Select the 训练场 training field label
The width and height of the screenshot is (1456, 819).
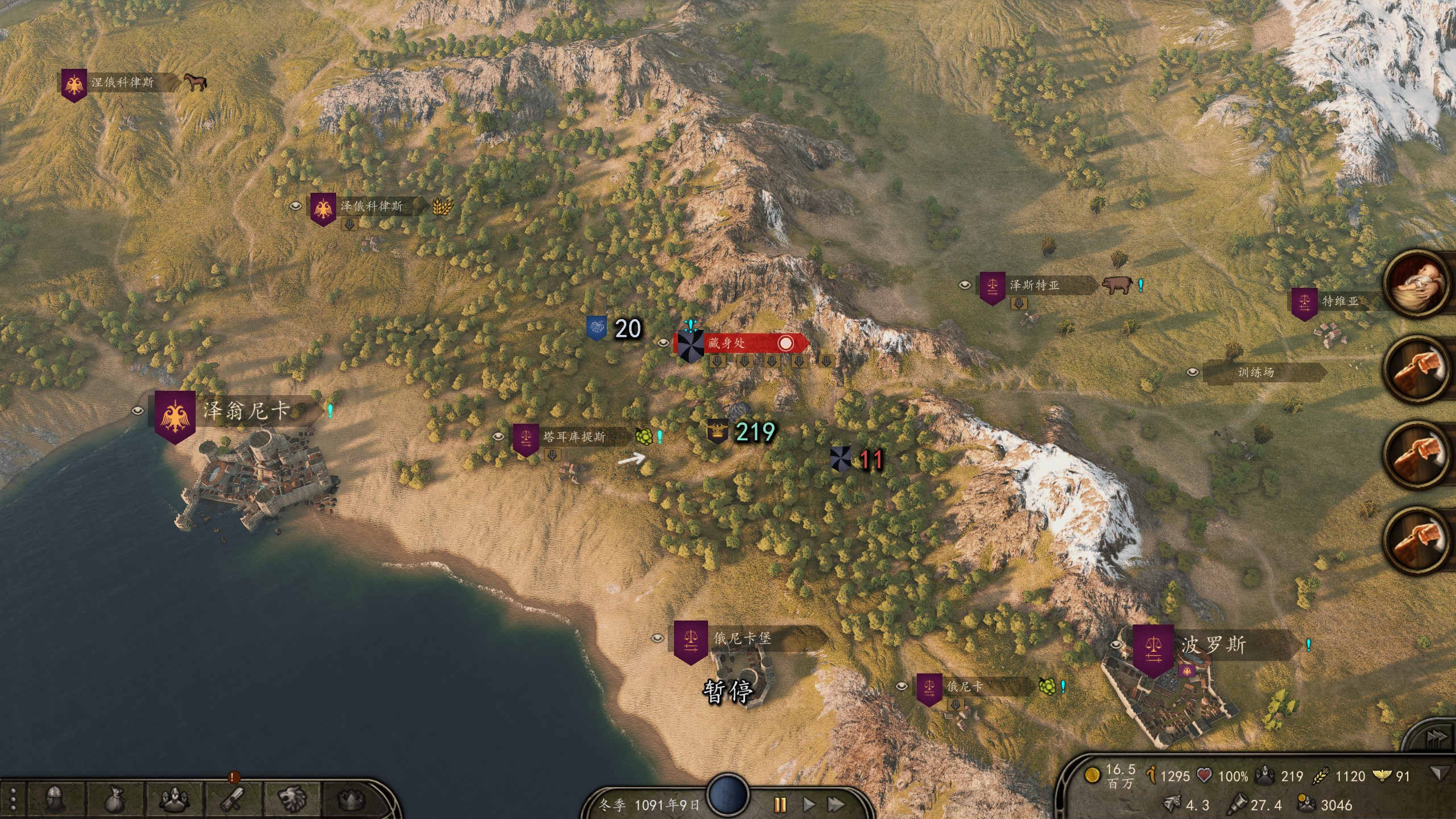(1256, 373)
